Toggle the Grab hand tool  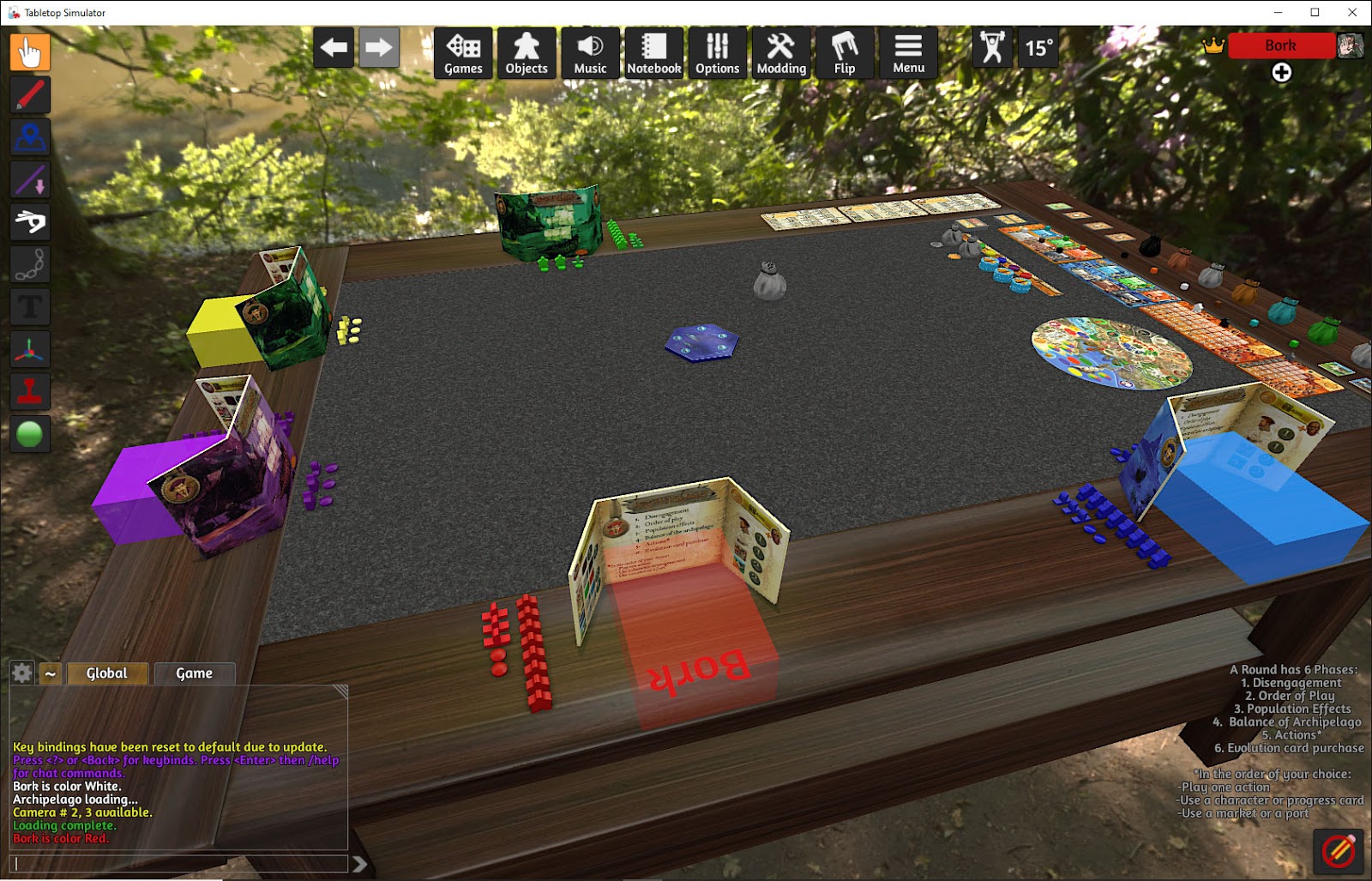coord(29,52)
